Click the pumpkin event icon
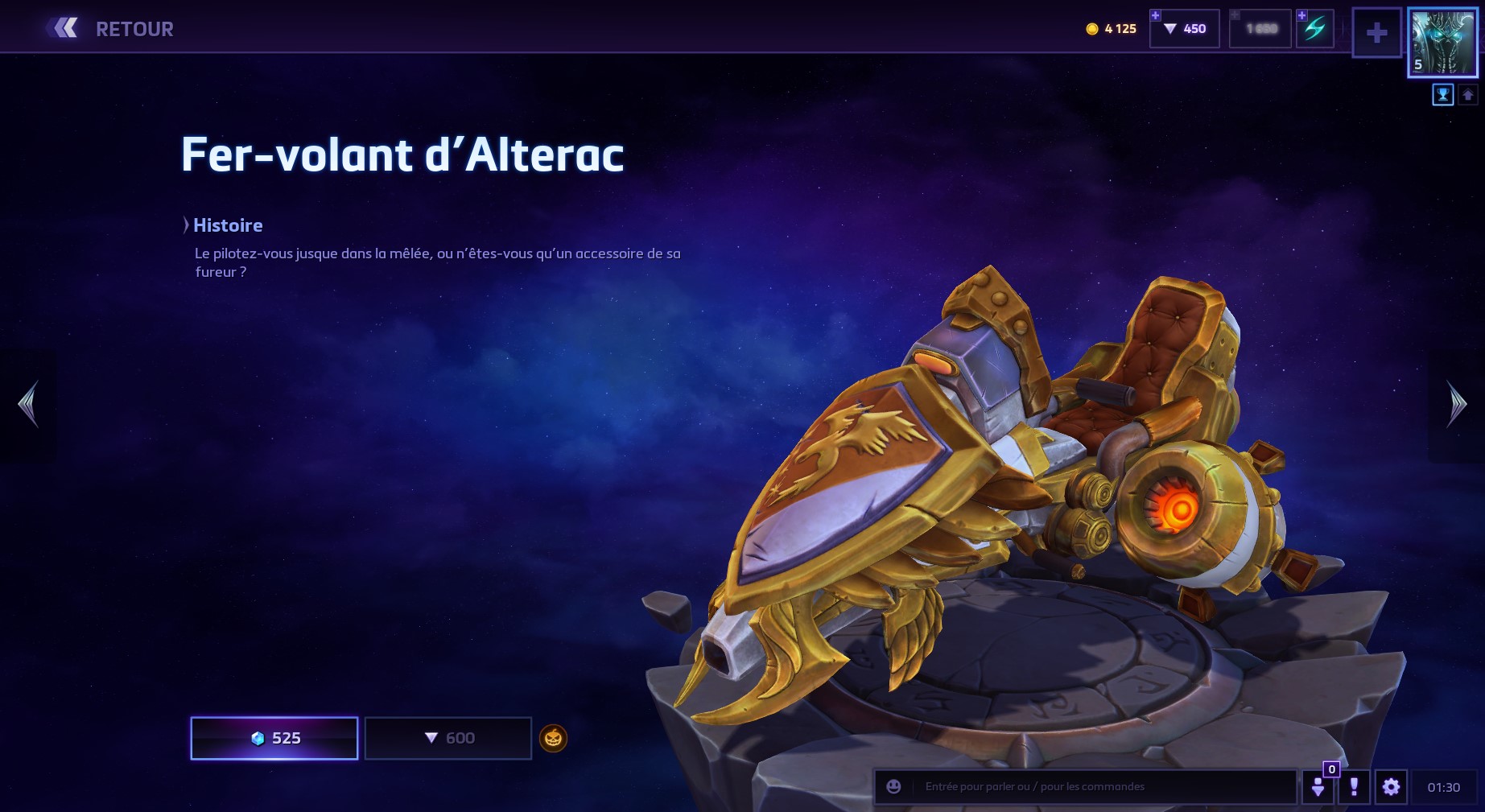1485x812 pixels. point(553,738)
